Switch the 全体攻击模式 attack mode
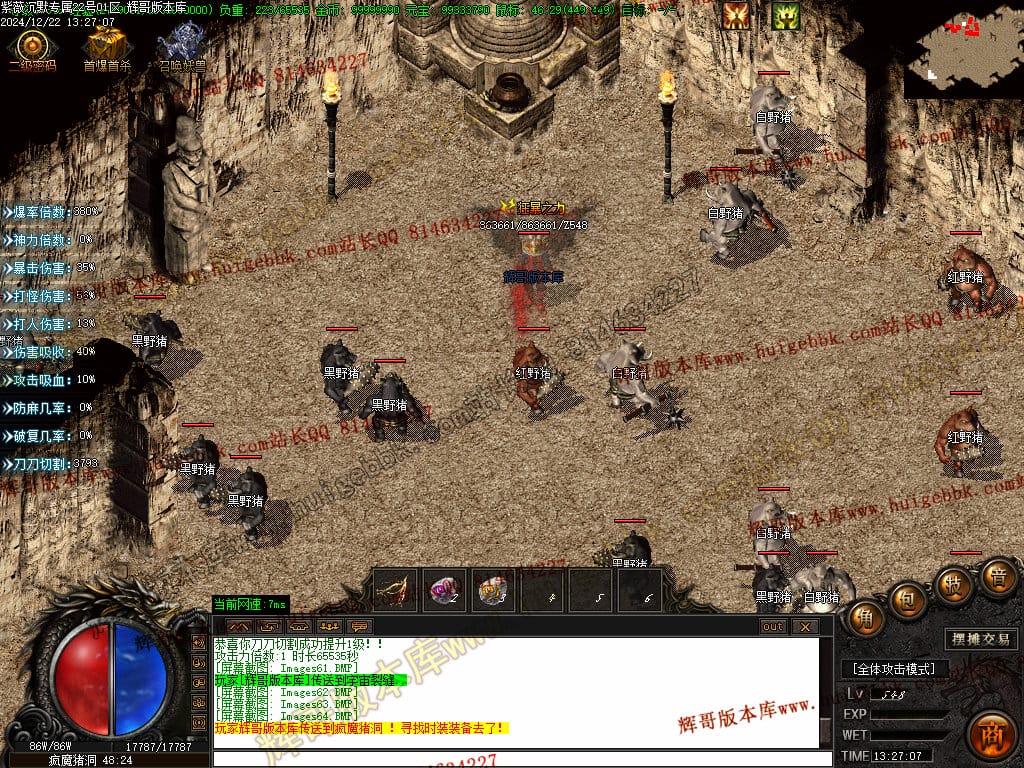The image size is (1024, 768). pyautogui.click(x=894, y=668)
